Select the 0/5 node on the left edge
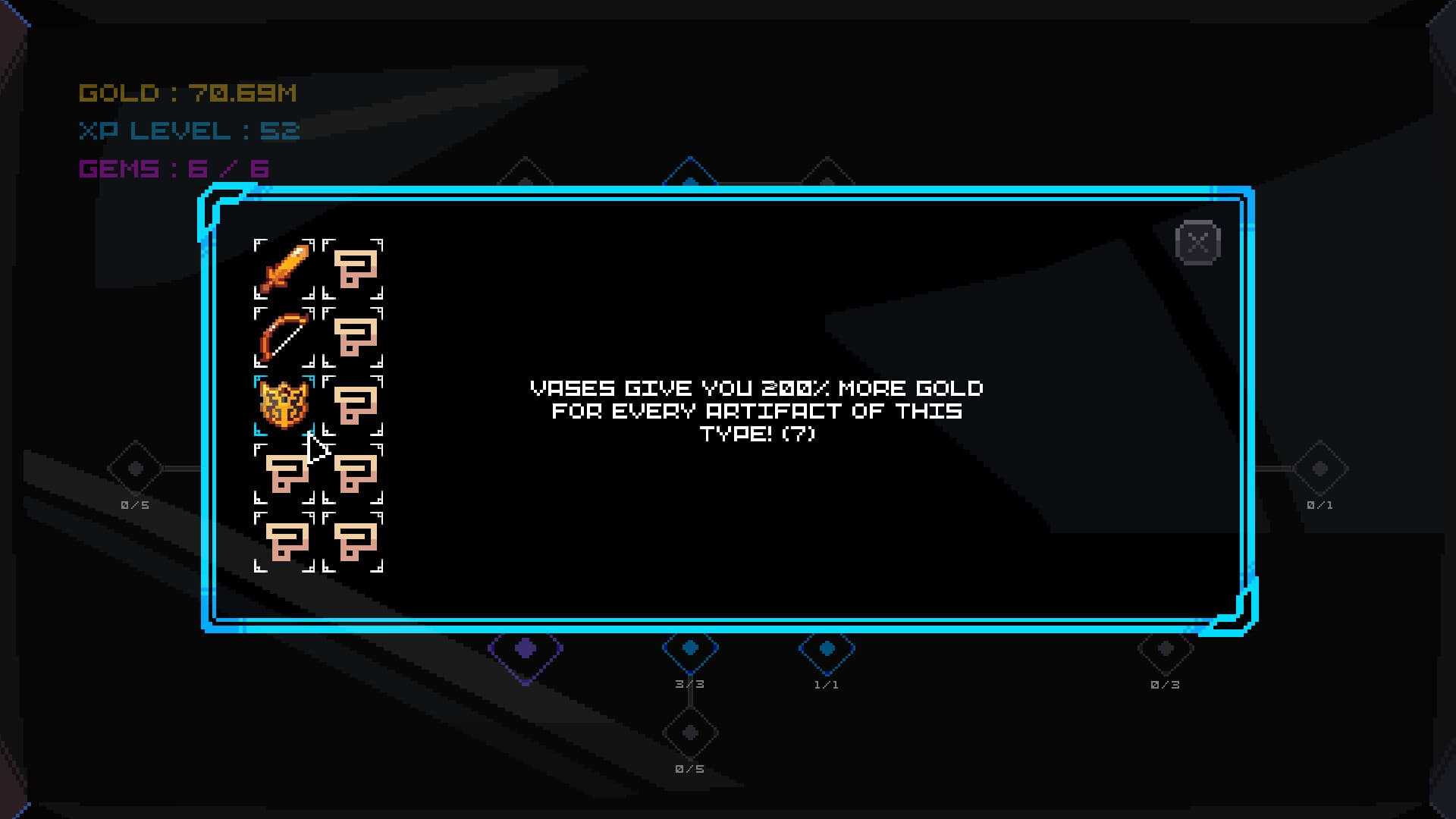This screenshot has width=1456, height=819. (x=133, y=470)
